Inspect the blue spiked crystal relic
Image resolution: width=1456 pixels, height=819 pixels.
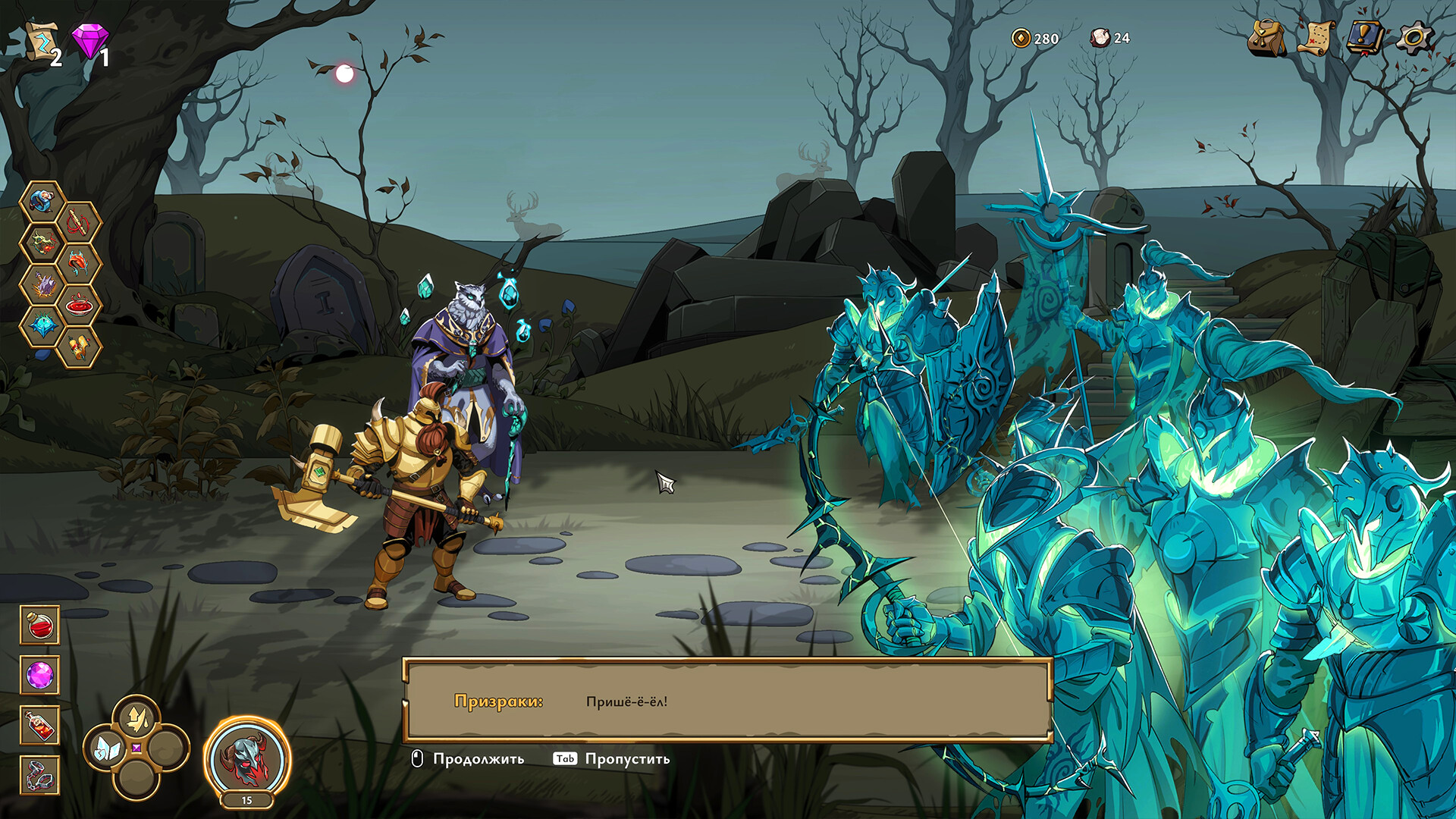coord(42,326)
